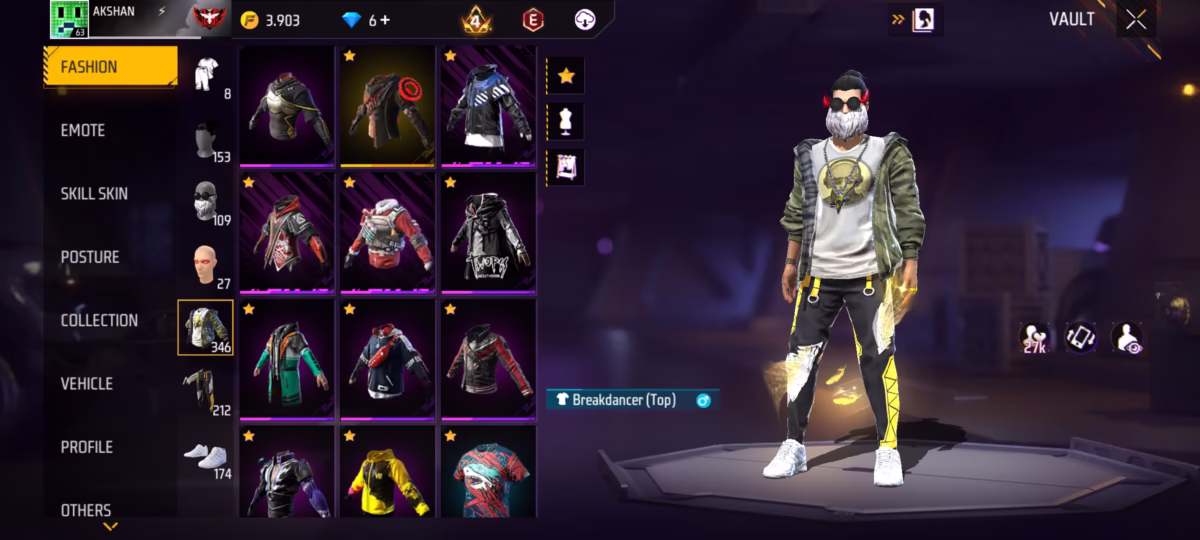Viewport: 1200px width, 540px height.
Task: Open the mannequin preview filter
Action: (566, 122)
